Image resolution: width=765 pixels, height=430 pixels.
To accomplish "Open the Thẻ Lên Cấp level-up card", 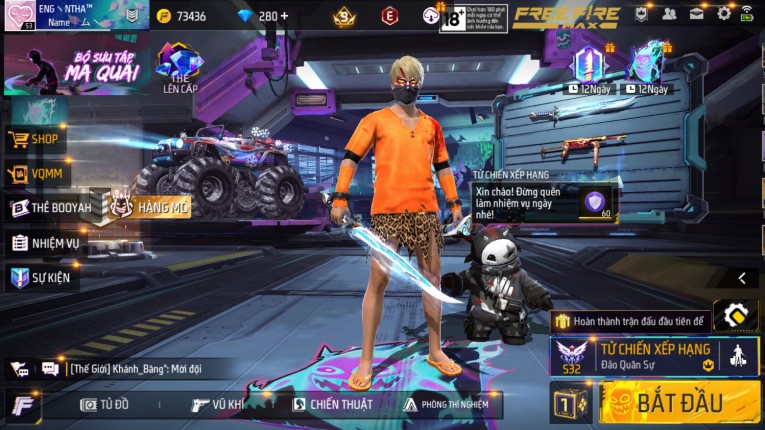I will [x=179, y=68].
